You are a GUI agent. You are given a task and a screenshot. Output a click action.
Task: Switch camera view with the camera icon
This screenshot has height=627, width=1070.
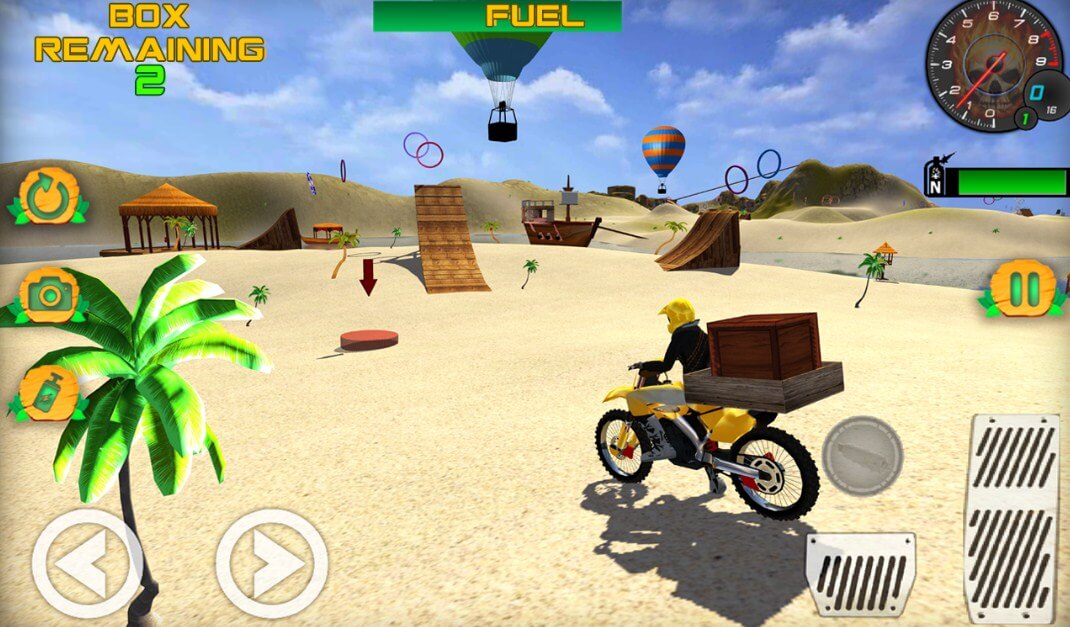click(x=48, y=294)
